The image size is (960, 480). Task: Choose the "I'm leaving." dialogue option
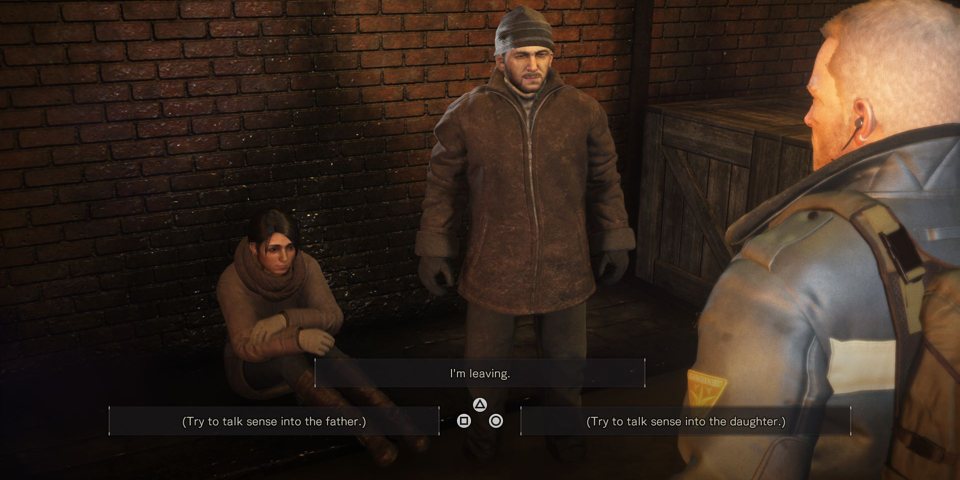click(480, 373)
